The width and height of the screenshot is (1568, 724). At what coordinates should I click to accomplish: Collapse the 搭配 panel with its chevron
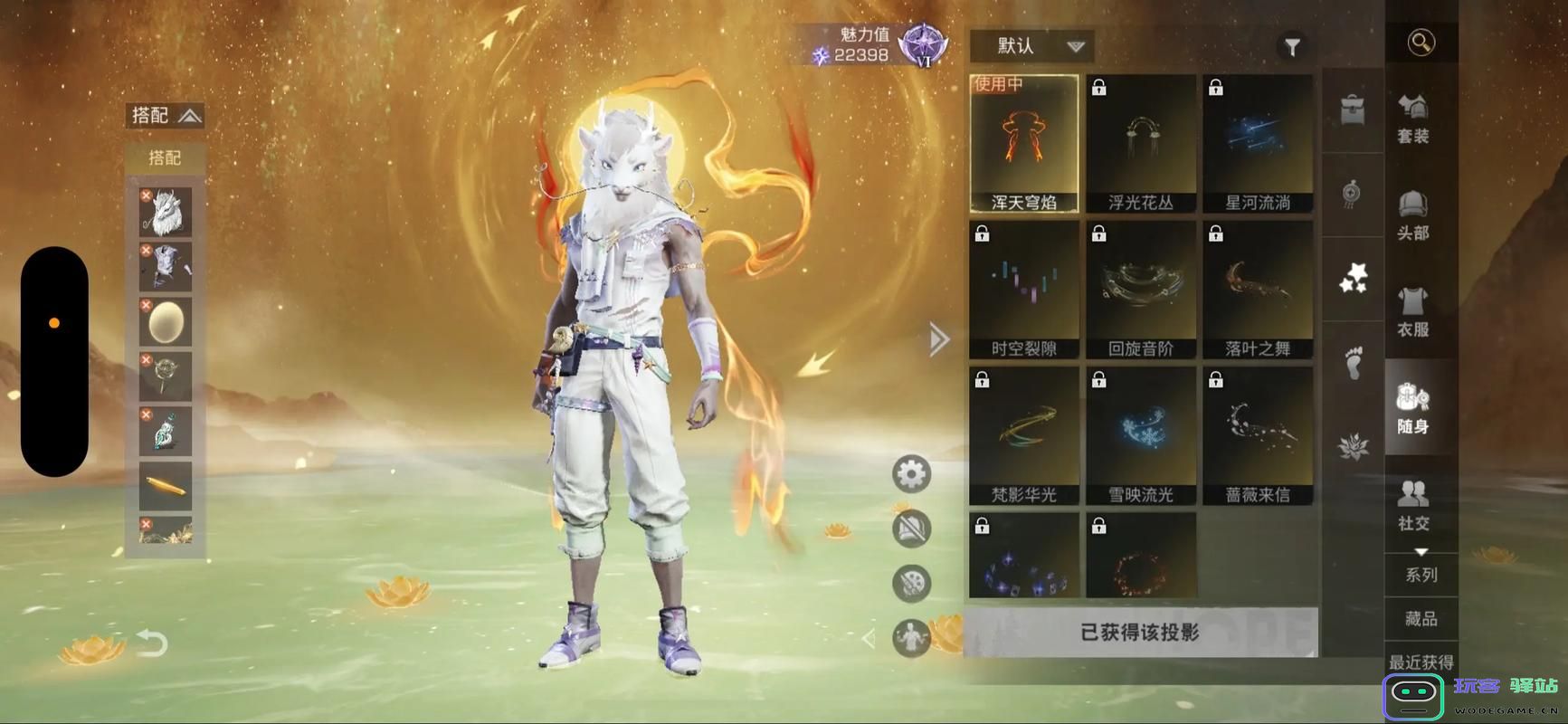(x=188, y=115)
